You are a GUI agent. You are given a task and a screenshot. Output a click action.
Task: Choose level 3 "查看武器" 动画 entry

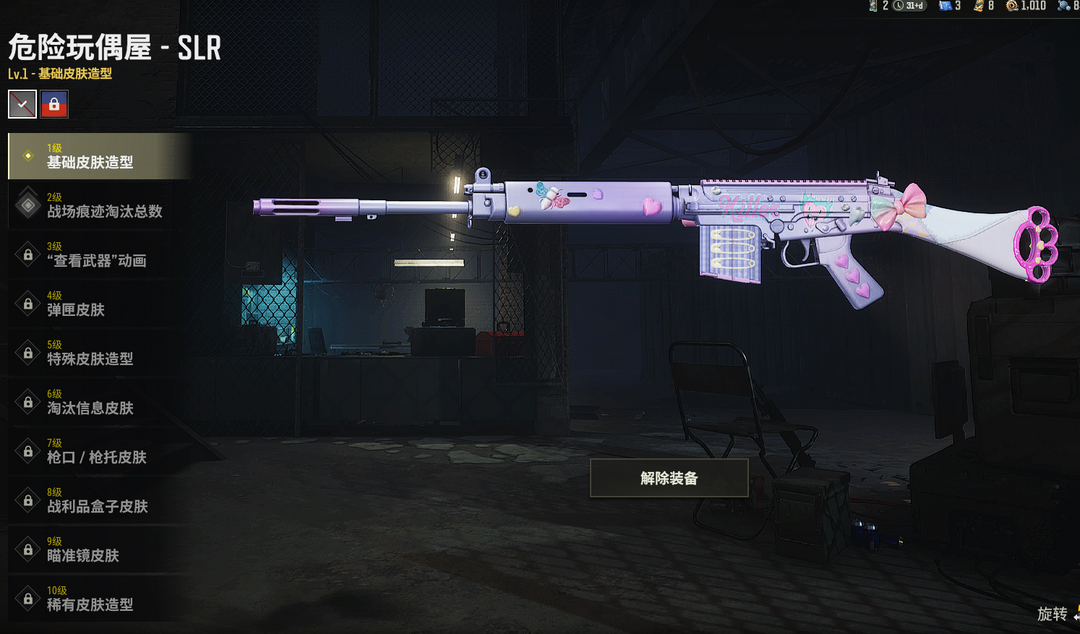[98, 254]
